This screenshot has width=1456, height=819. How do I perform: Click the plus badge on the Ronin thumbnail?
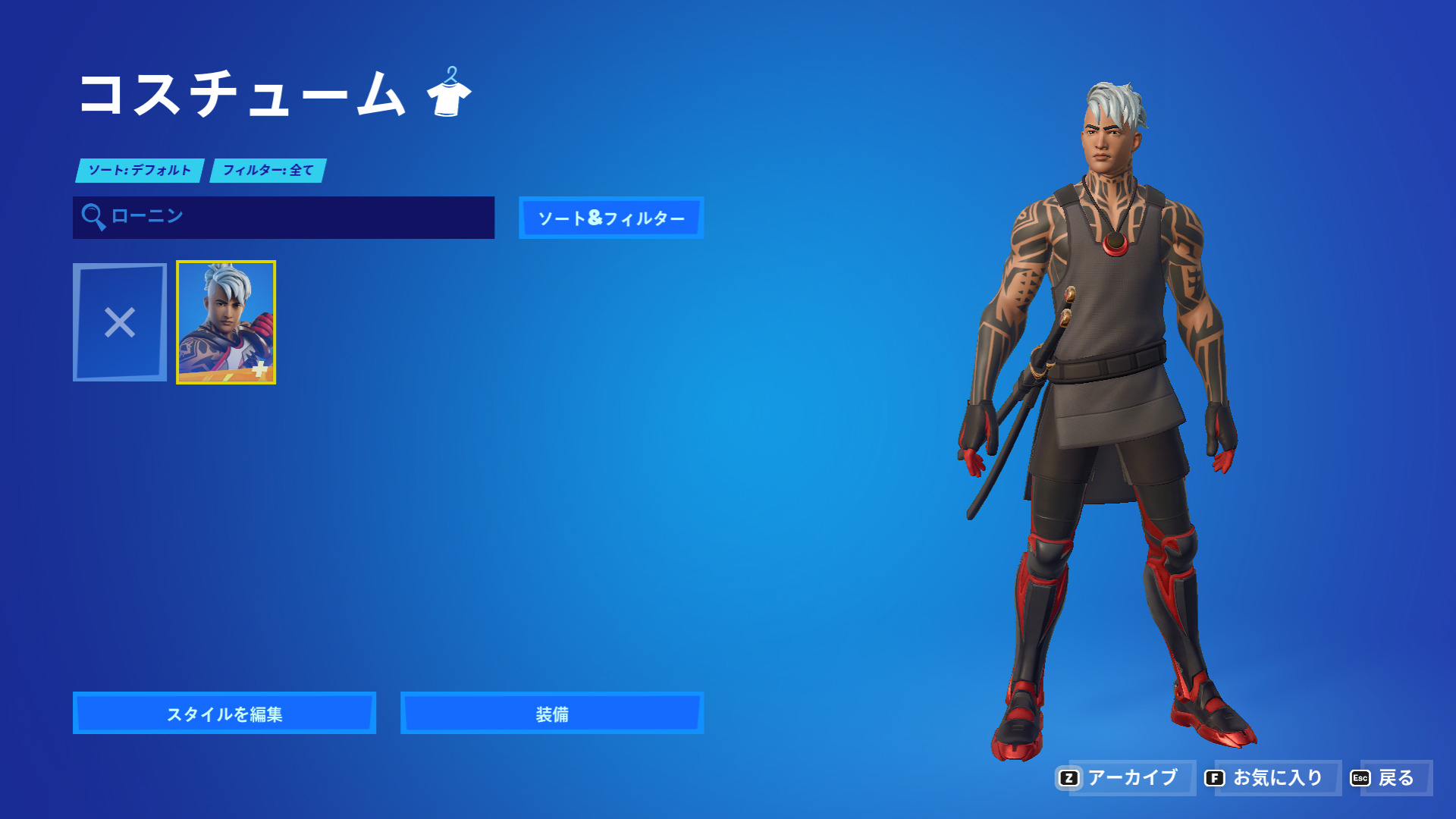(259, 369)
